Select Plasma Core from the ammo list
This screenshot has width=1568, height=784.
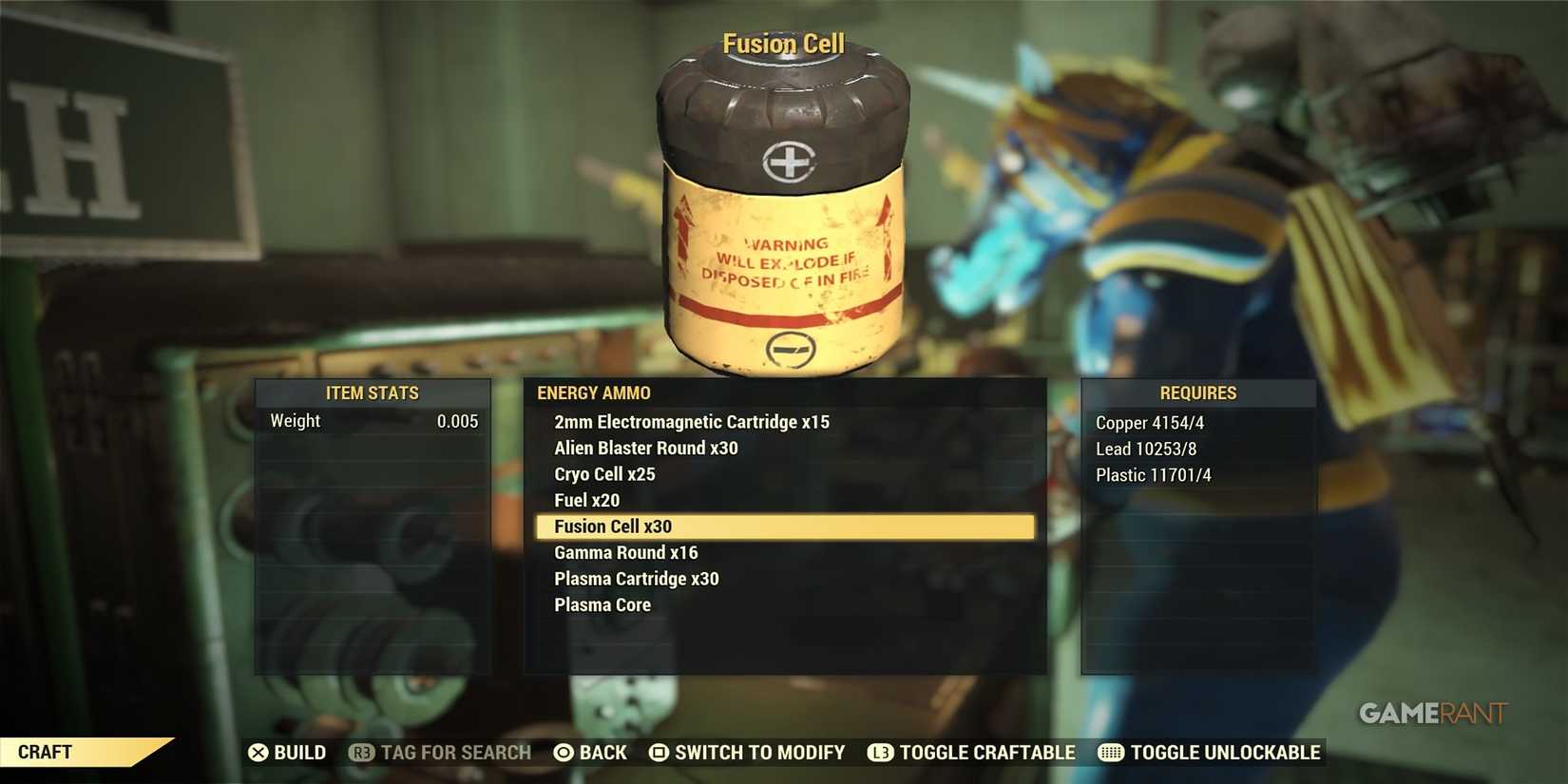point(602,604)
